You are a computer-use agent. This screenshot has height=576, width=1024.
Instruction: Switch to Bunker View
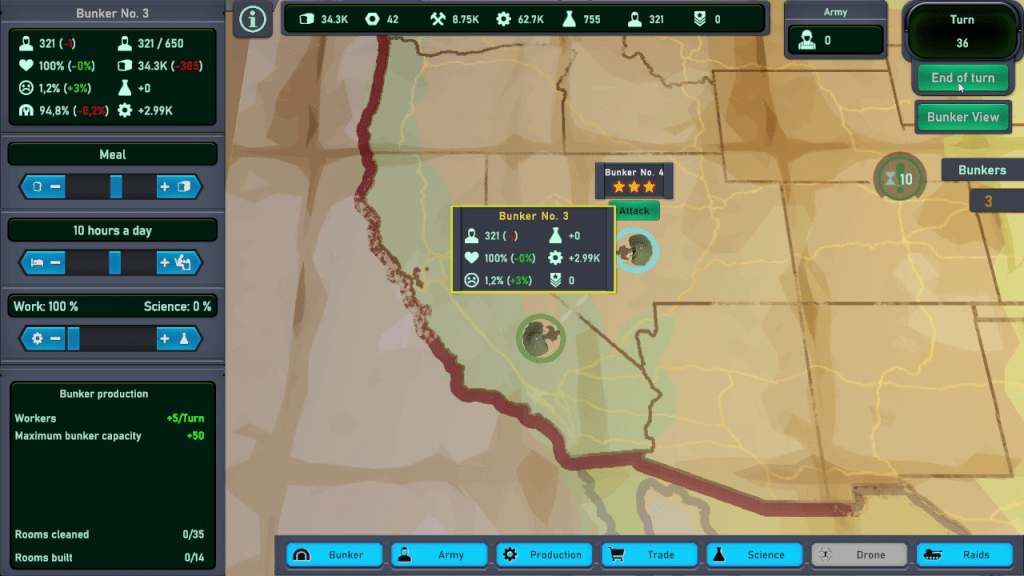pos(962,117)
